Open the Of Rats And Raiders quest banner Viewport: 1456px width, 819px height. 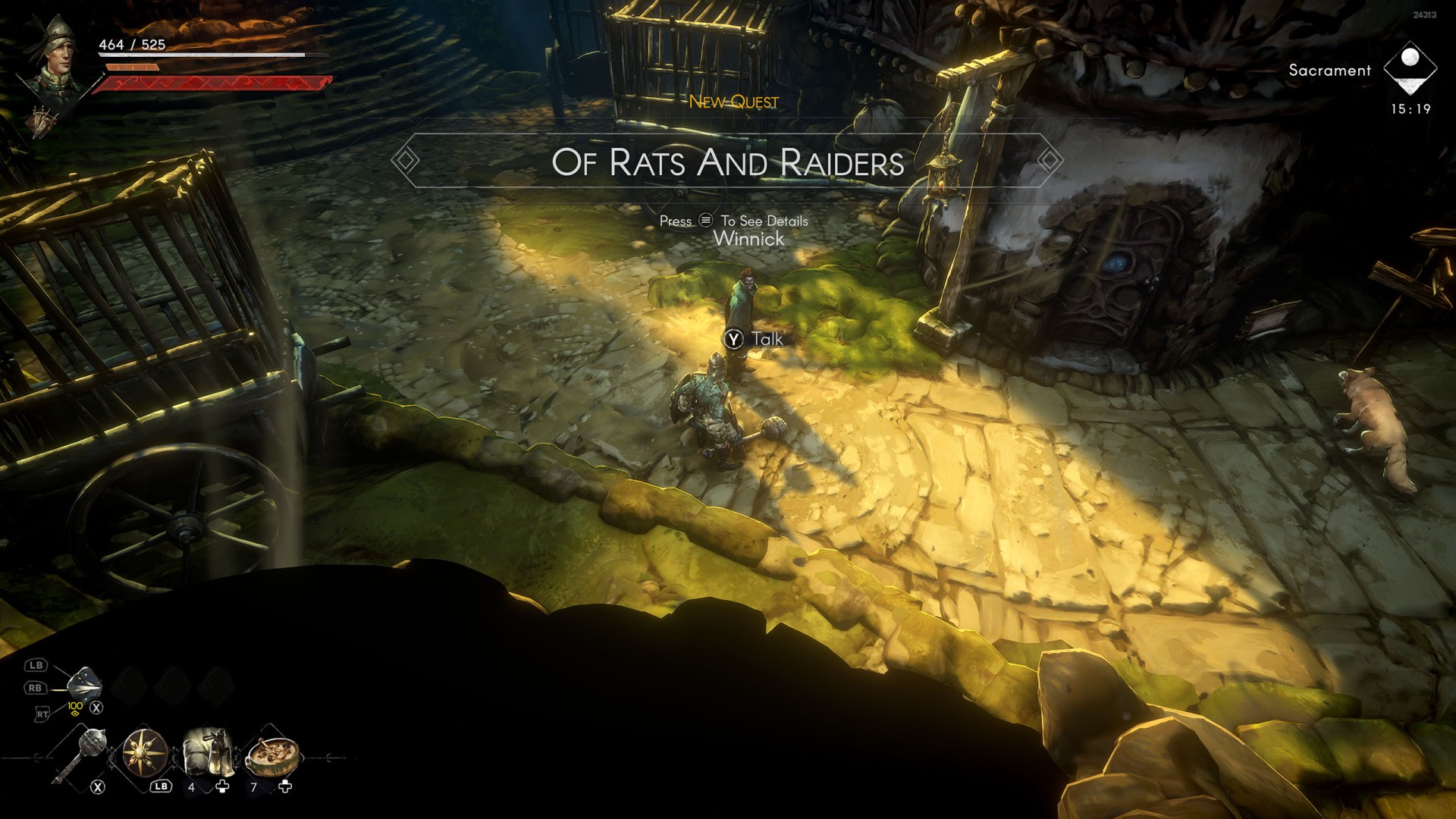[x=727, y=161]
